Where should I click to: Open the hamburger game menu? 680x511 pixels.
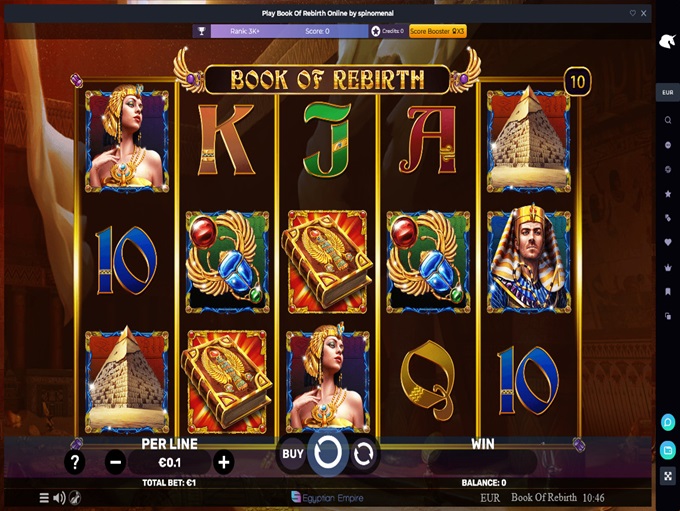pos(44,497)
